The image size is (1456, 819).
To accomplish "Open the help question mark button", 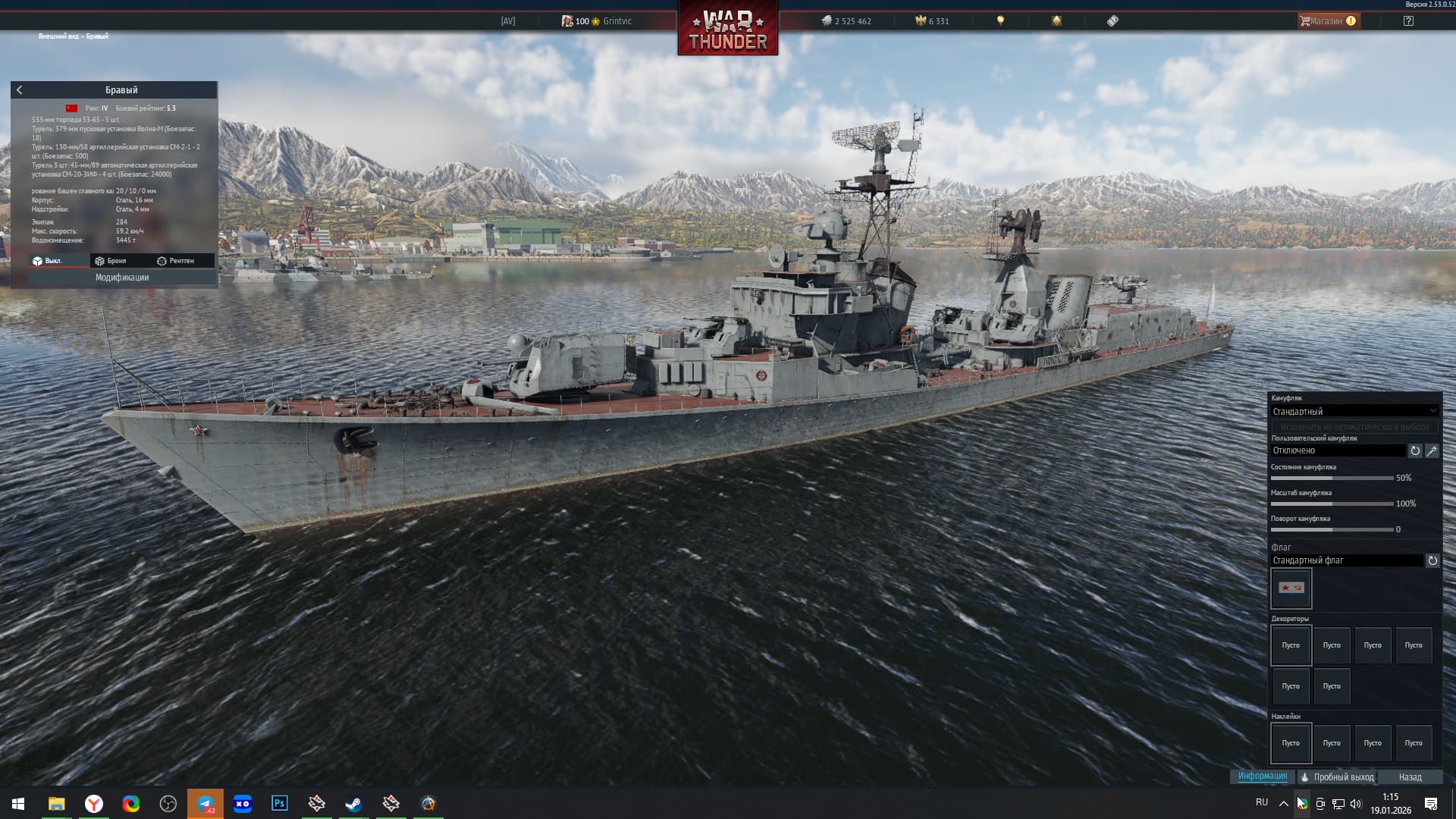I will click(x=1408, y=21).
